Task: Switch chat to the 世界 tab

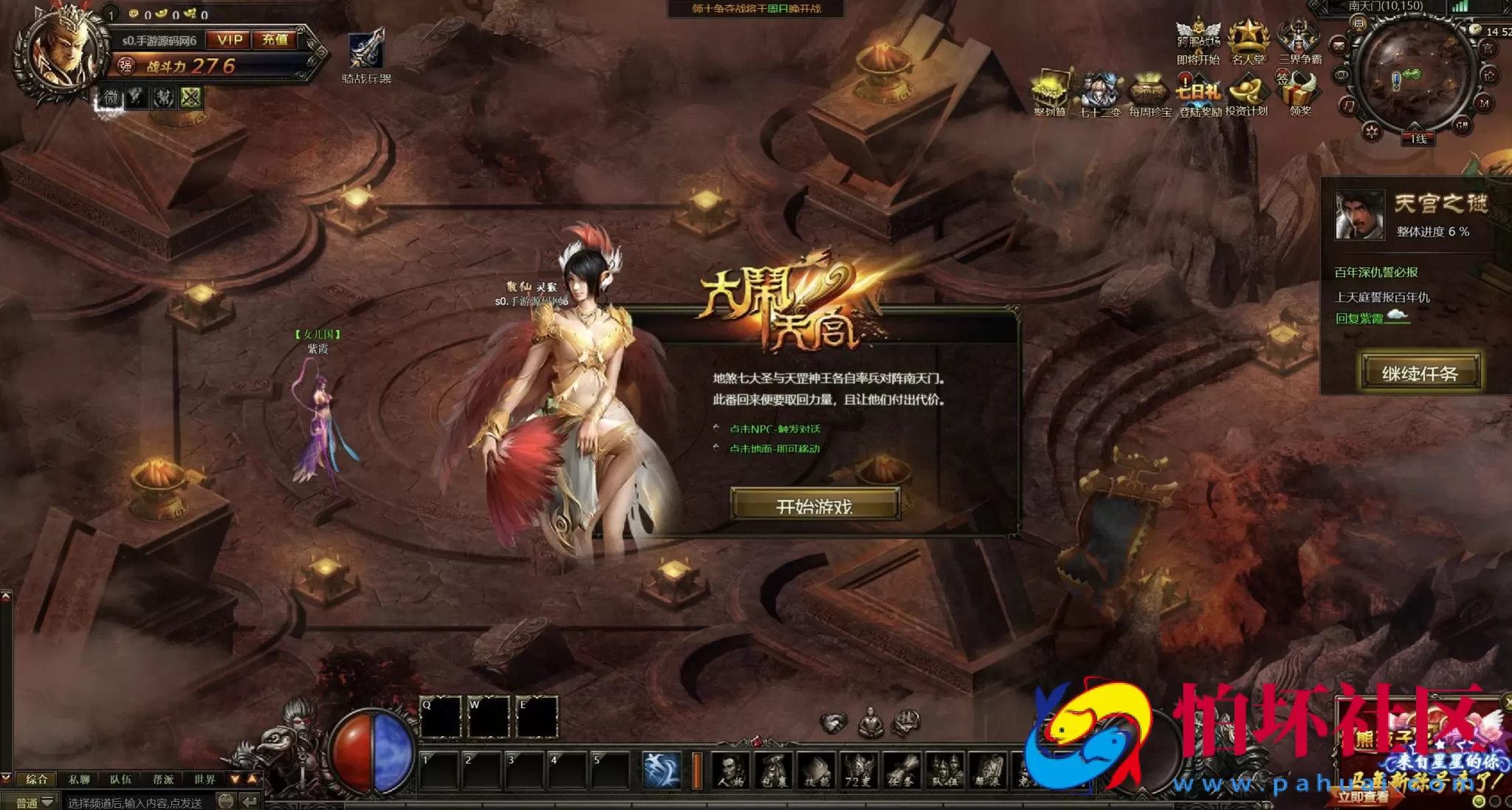Action: [x=205, y=779]
